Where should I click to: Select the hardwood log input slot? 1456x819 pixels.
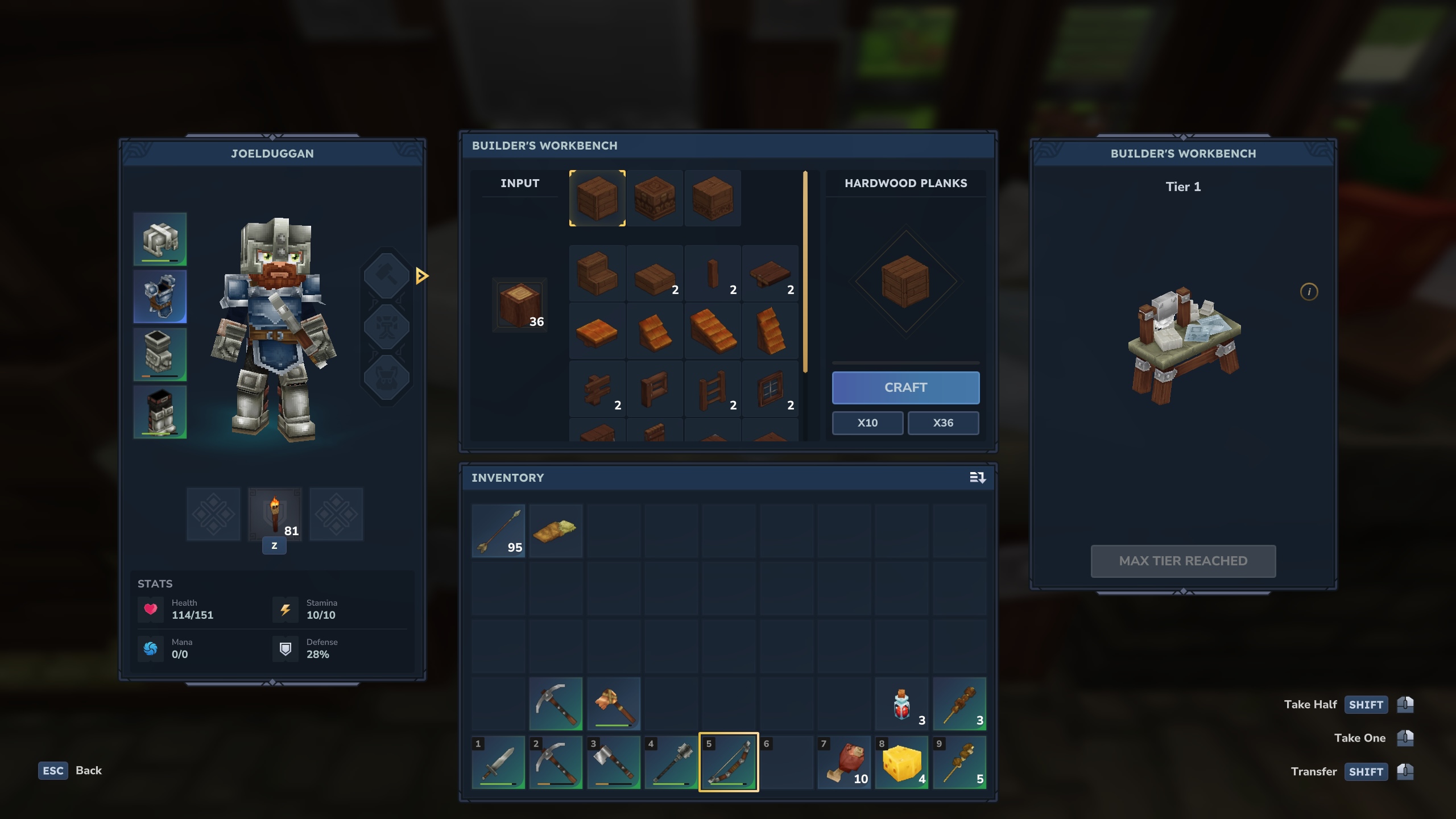tap(520, 305)
